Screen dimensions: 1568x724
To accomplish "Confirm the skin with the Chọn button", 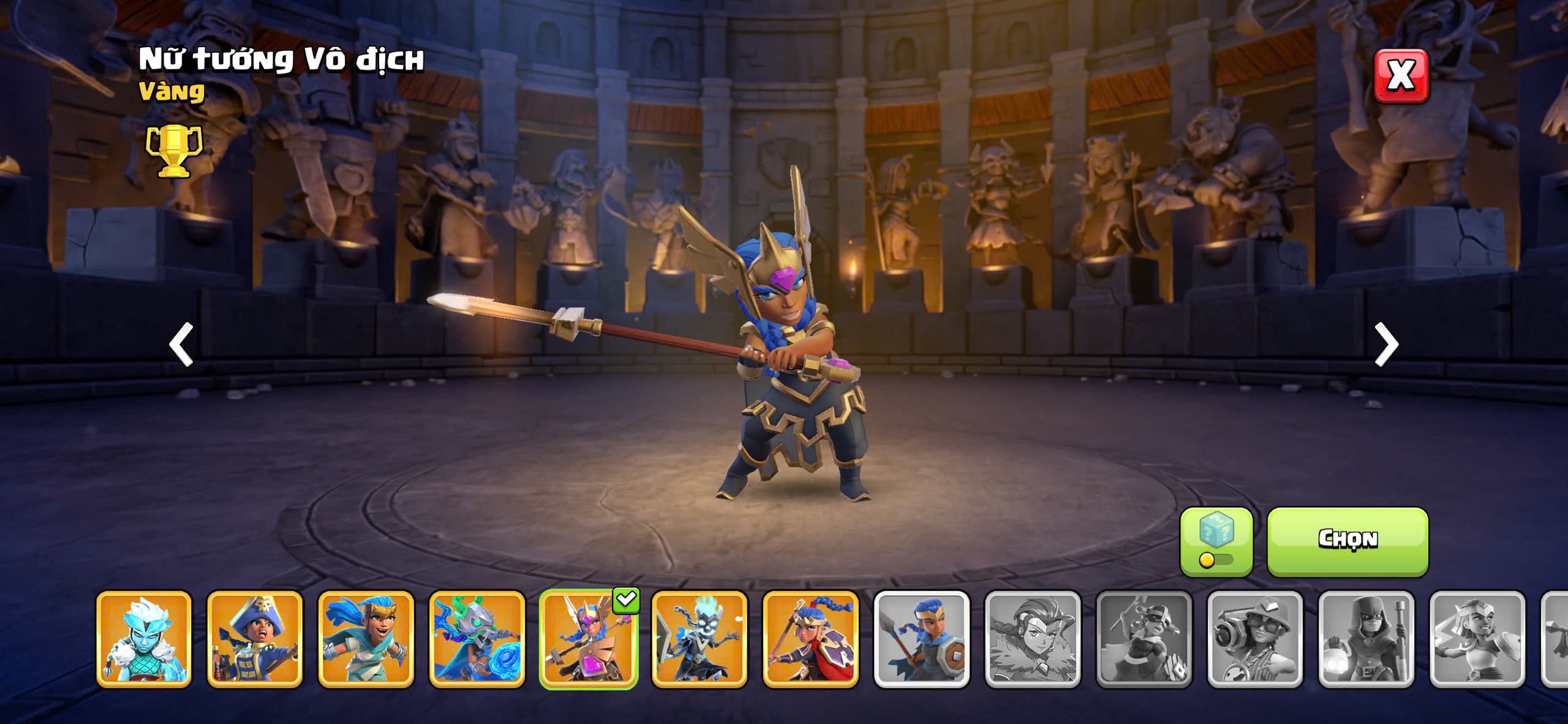I will (1347, 541).
